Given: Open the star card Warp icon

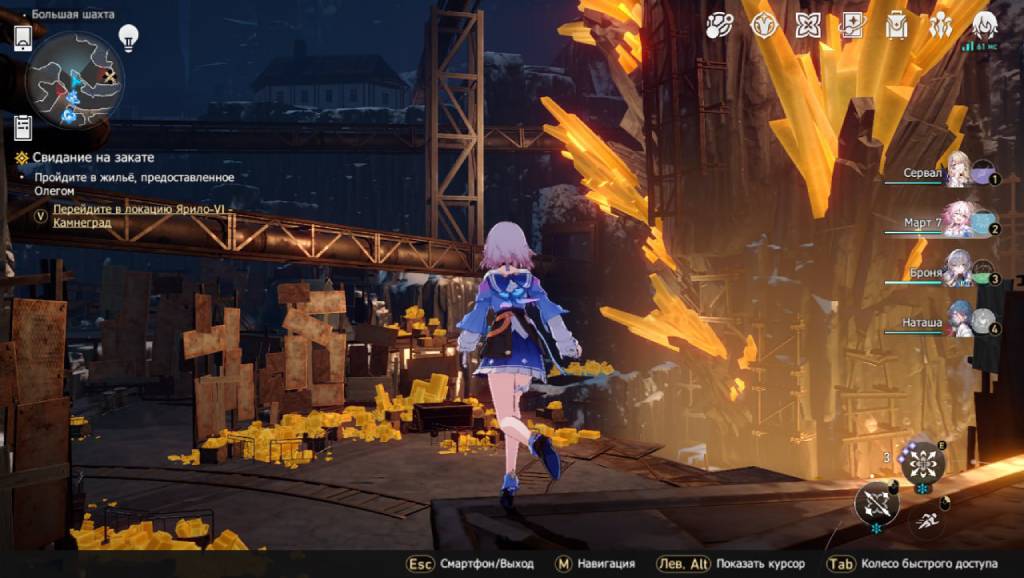Looking at the screenshot, I should click(852, 26).
